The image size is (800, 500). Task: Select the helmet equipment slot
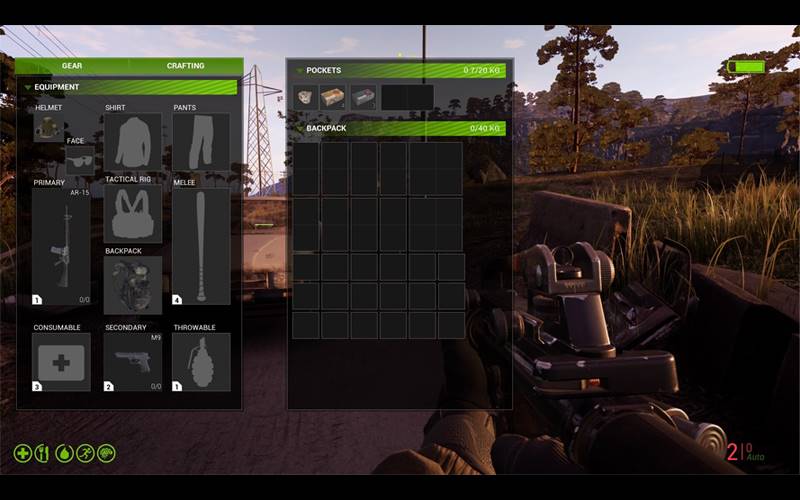click(x=48, y=126)
